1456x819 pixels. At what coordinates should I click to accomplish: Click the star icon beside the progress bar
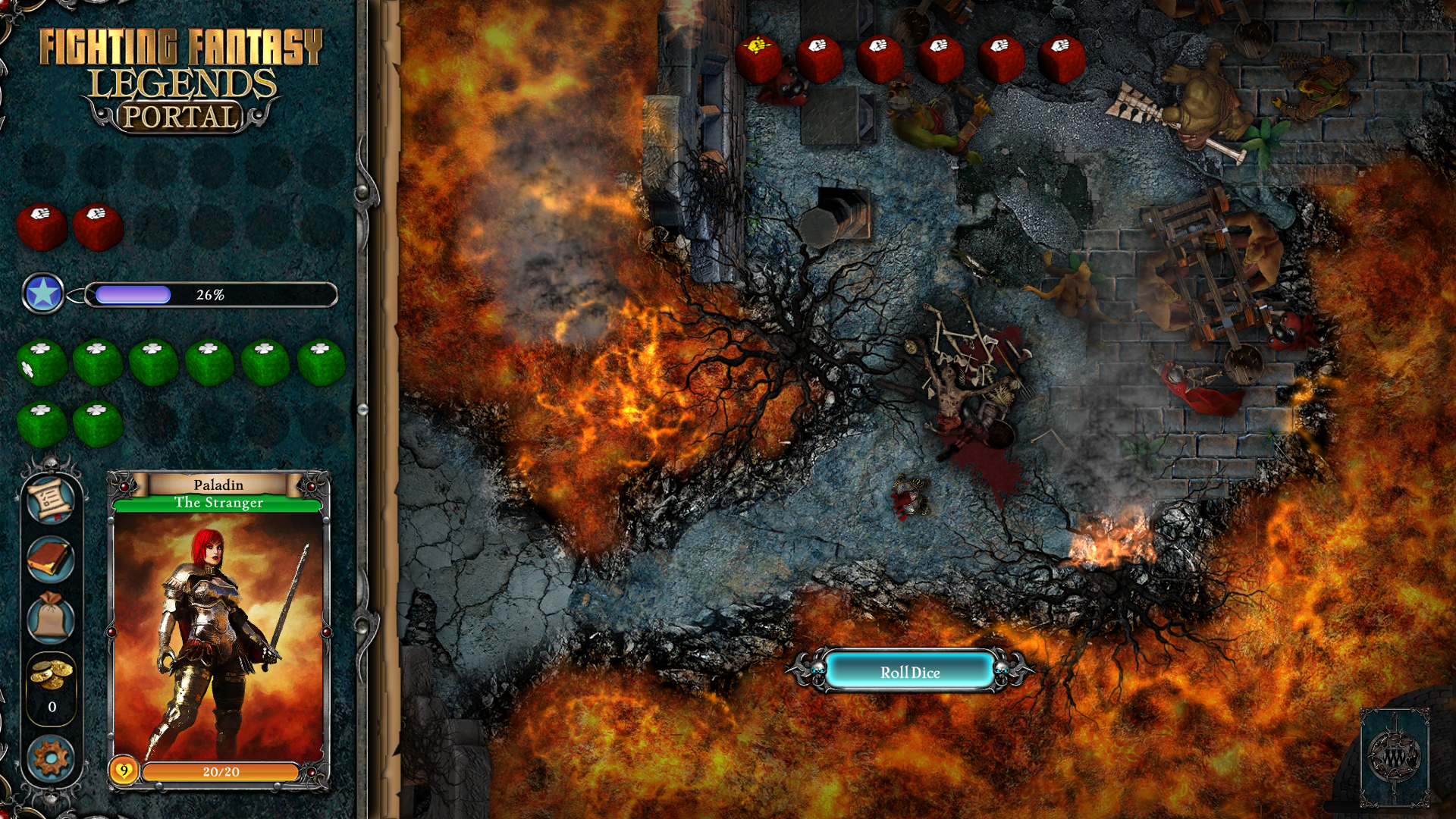tap(43, 292)
